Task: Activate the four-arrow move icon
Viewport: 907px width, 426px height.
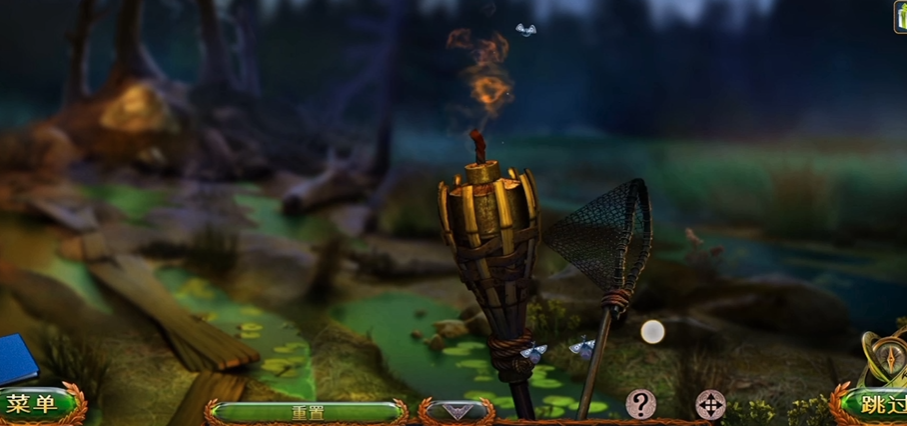Action: pos(710,405)
